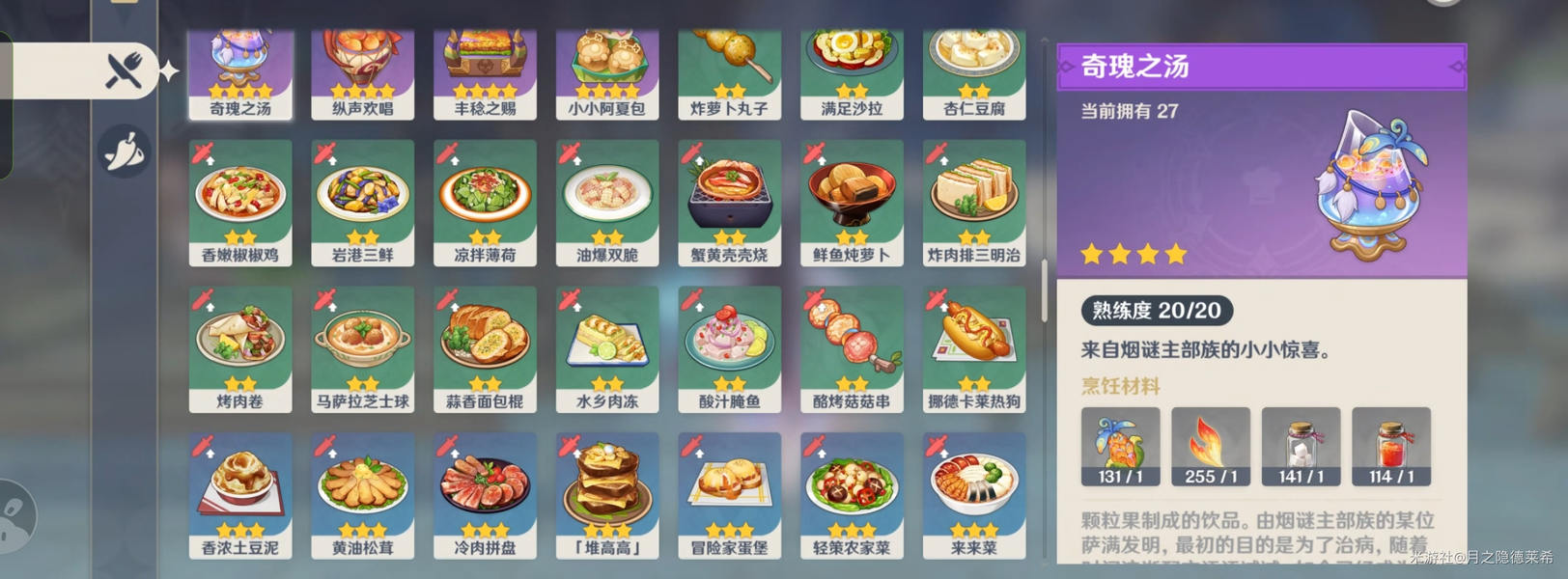Choose the 纵声欢唱 recipe

pos(363,74)
